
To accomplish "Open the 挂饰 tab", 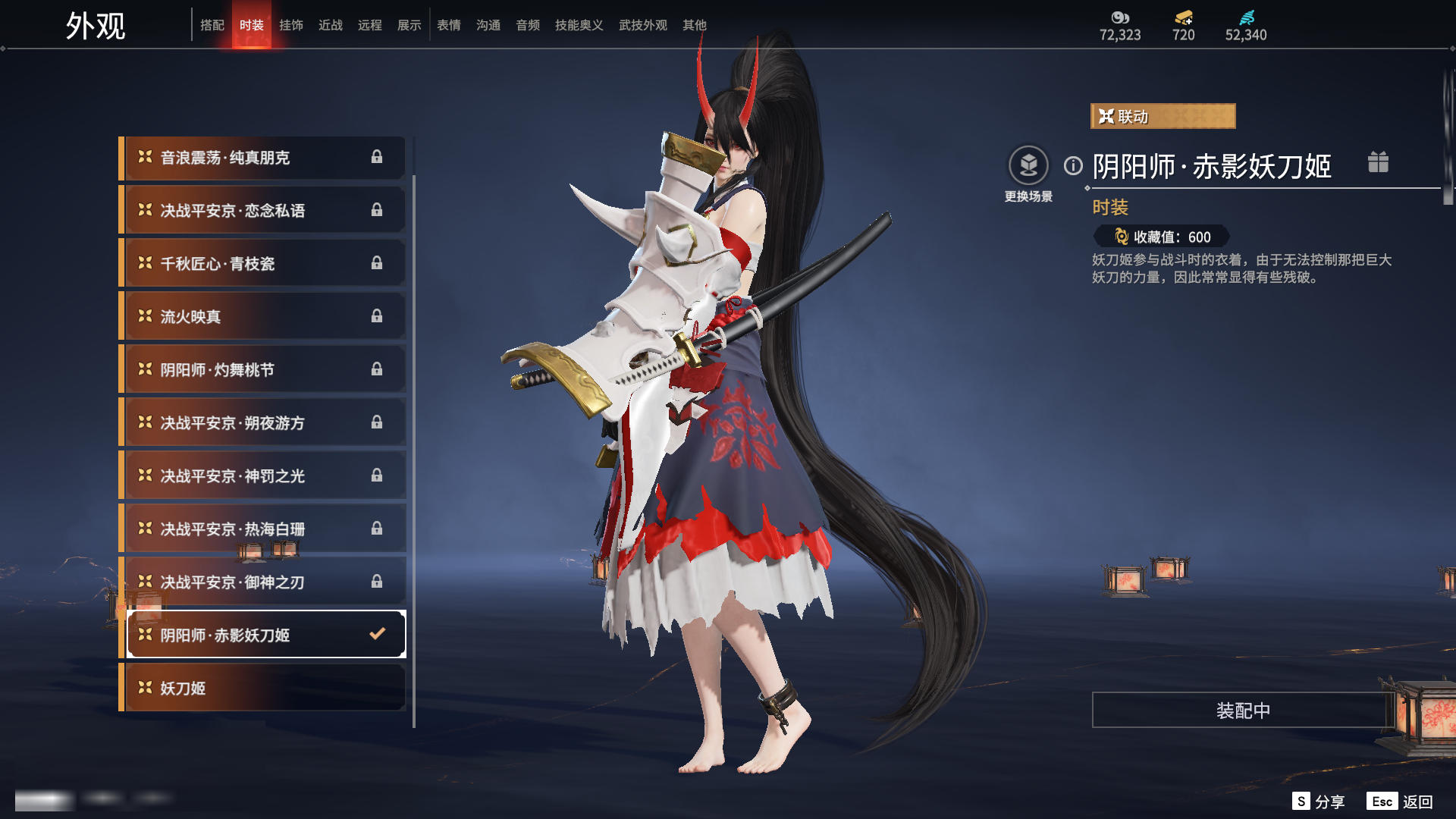I will 290,25.
